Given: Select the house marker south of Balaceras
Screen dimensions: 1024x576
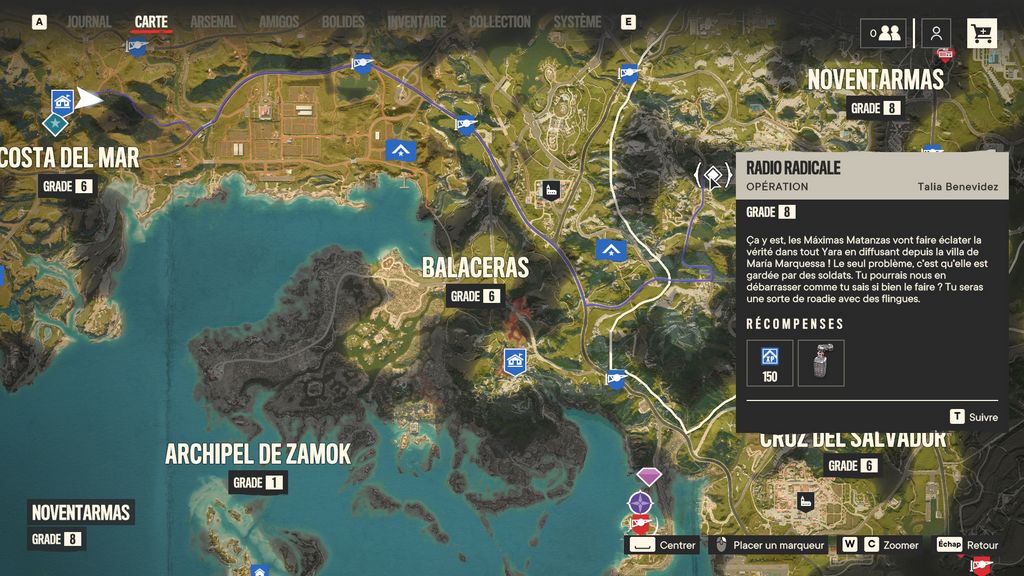Looking at the screenshot, I should pos(515,361).
